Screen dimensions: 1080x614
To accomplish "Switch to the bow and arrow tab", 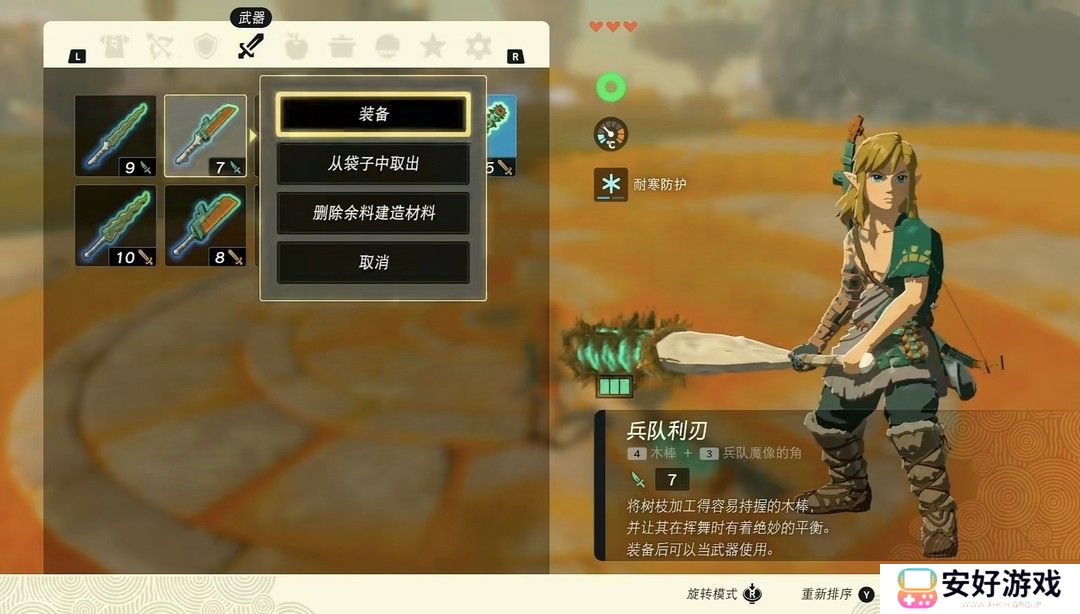I will (x=159, y=46).
